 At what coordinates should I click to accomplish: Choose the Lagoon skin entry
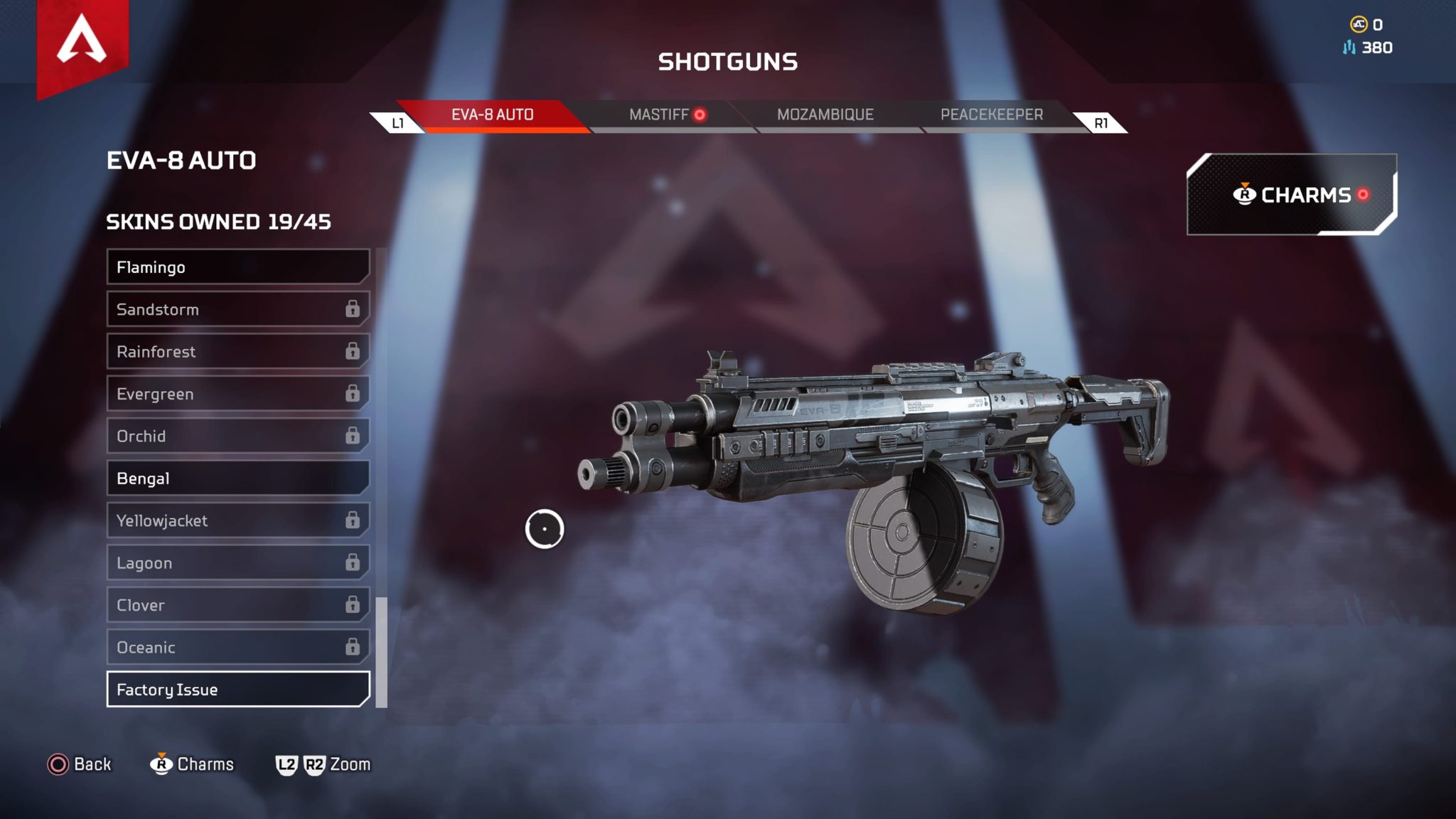237,563
